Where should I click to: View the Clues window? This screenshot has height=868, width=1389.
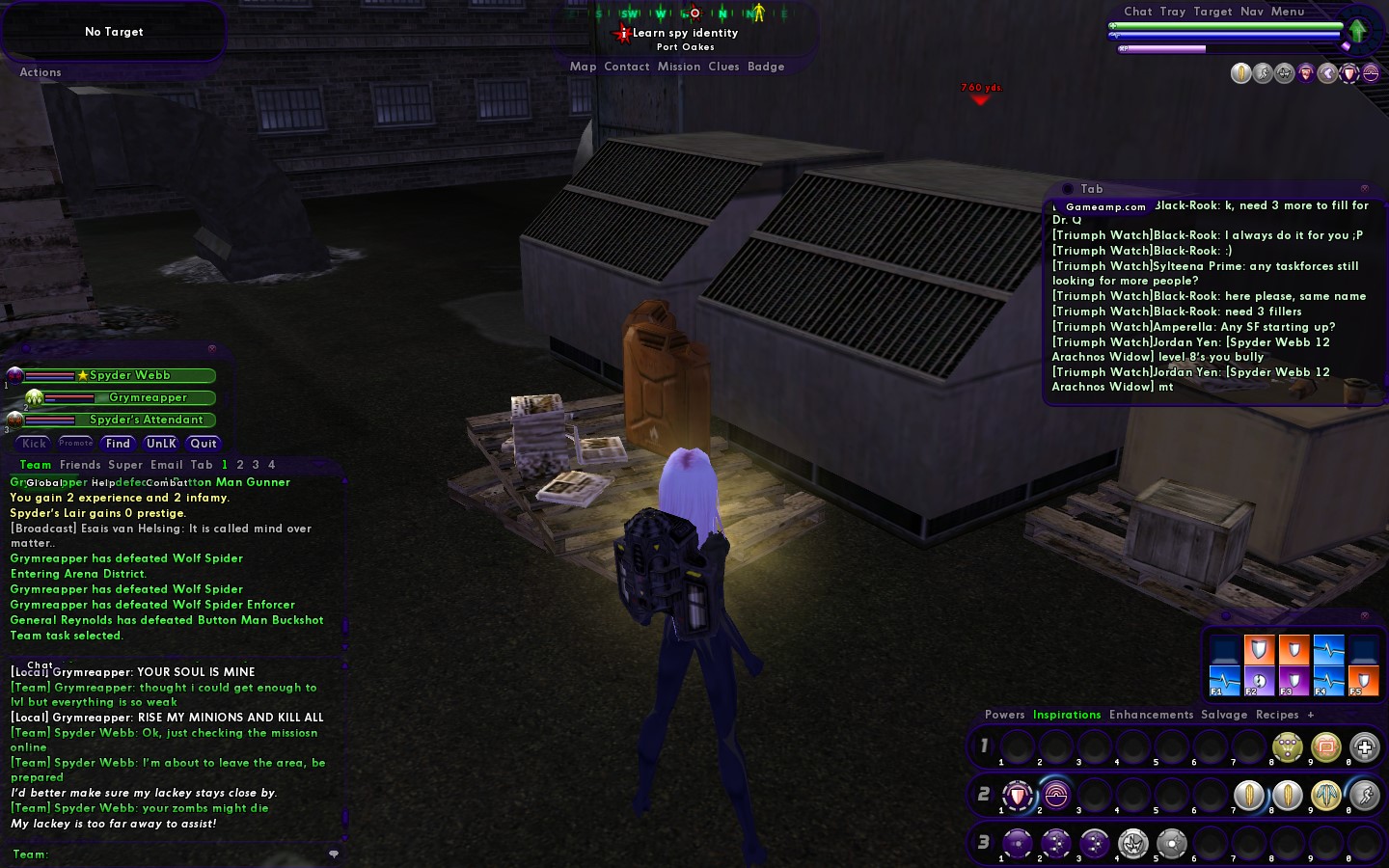[723, 67]
